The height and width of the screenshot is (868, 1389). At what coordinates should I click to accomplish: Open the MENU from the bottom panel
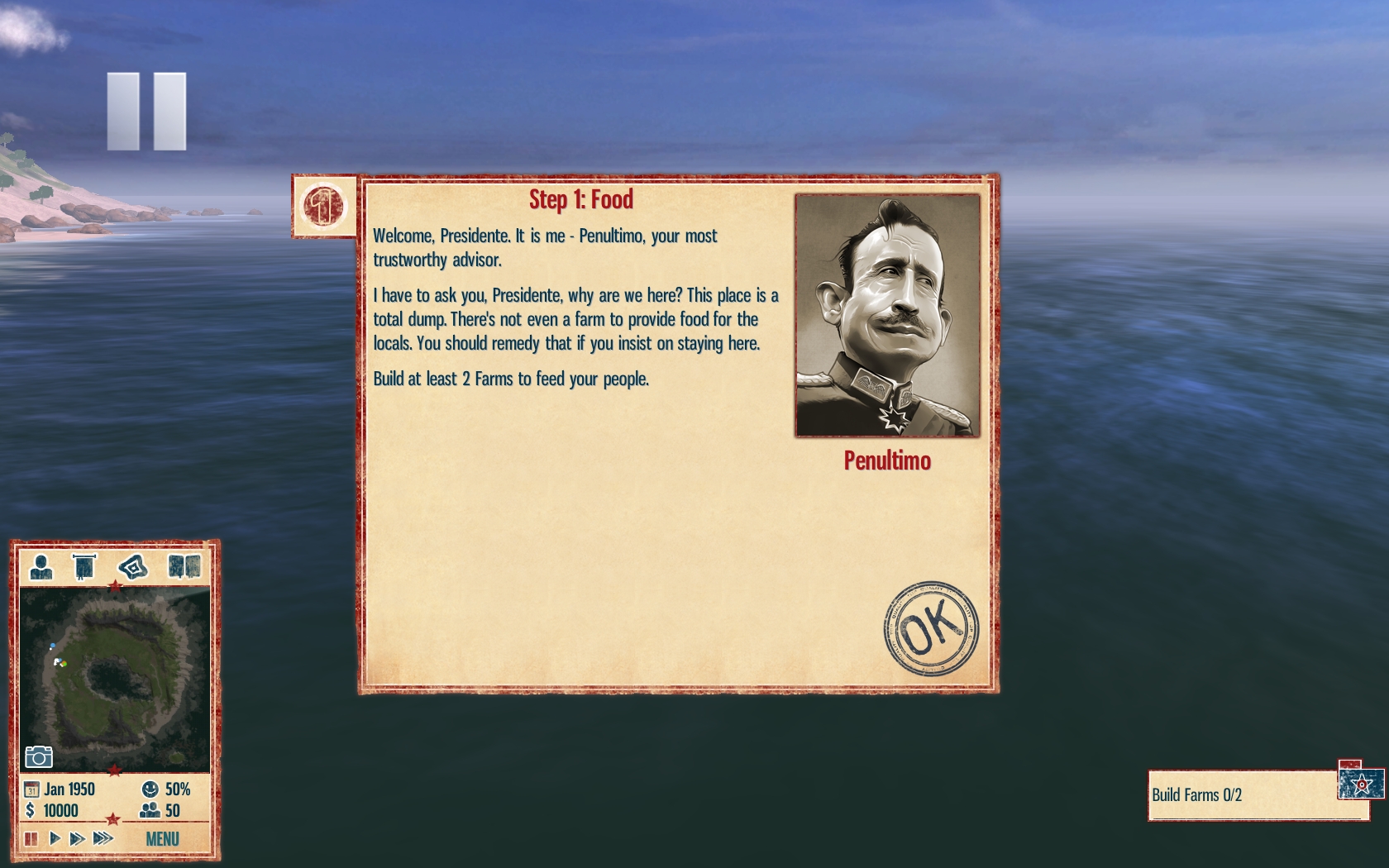162,839
